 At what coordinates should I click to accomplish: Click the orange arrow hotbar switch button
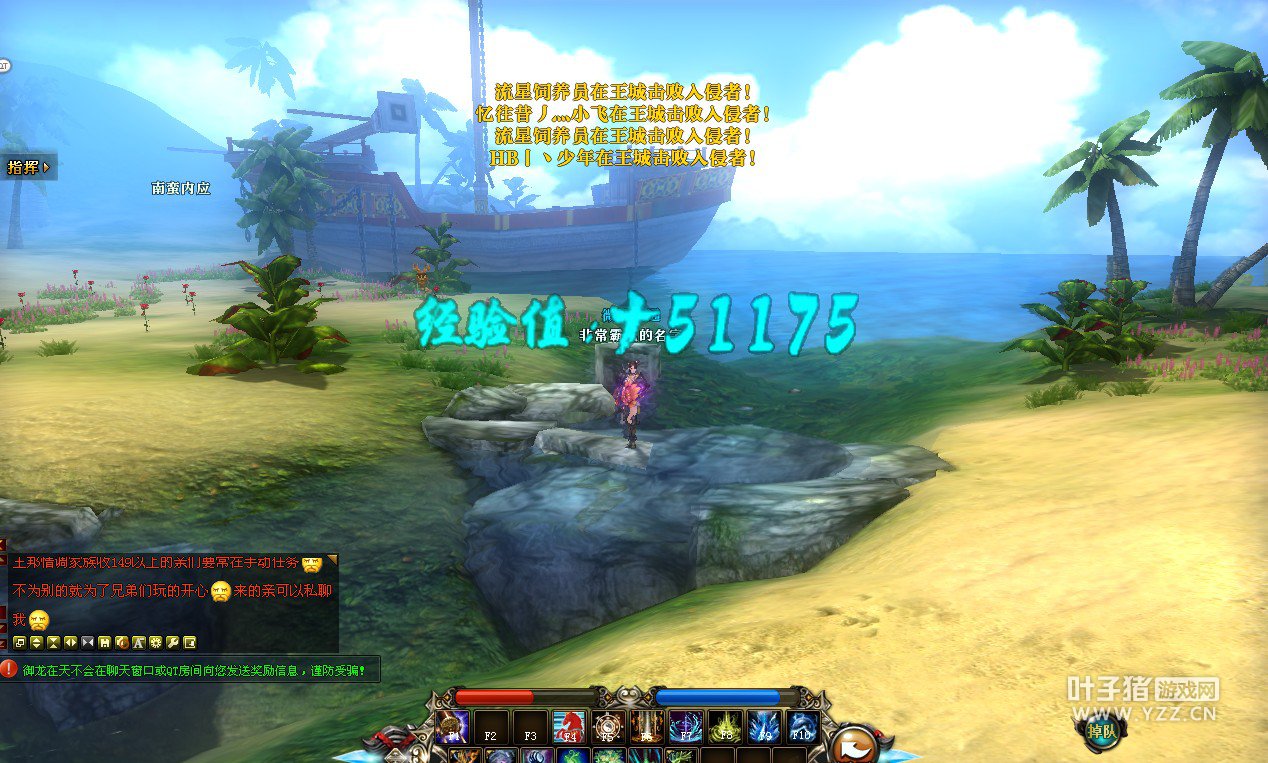coord(853,744)
